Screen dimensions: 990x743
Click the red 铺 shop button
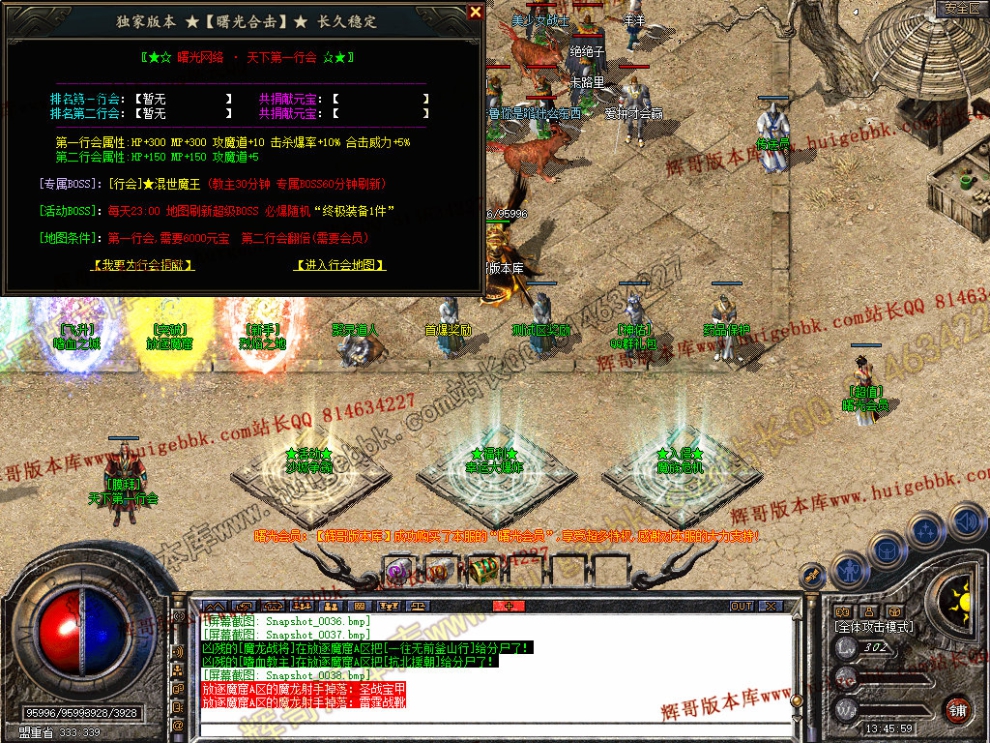[957, 709]
